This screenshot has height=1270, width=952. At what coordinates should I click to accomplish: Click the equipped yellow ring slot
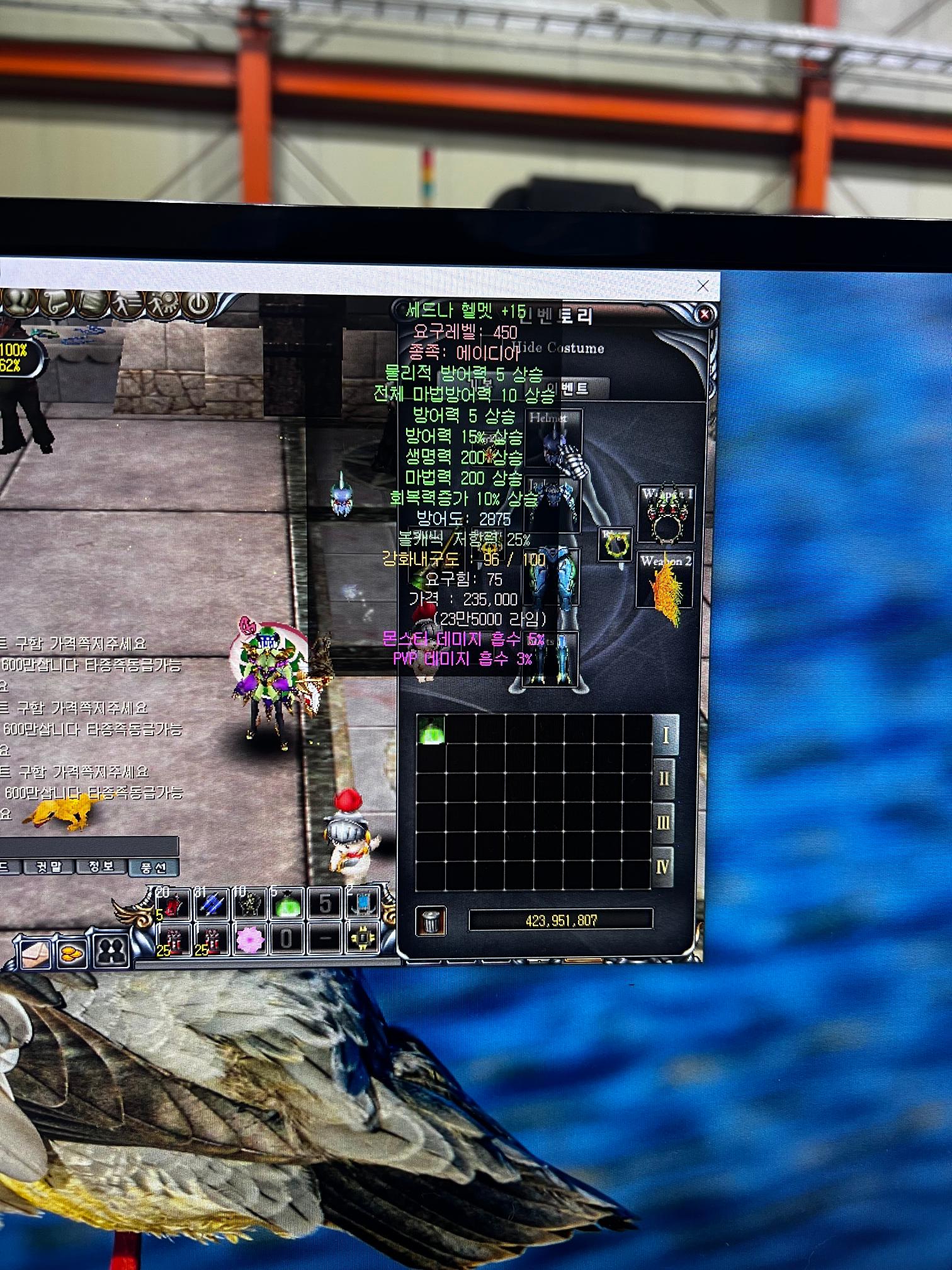click(615, 544)
